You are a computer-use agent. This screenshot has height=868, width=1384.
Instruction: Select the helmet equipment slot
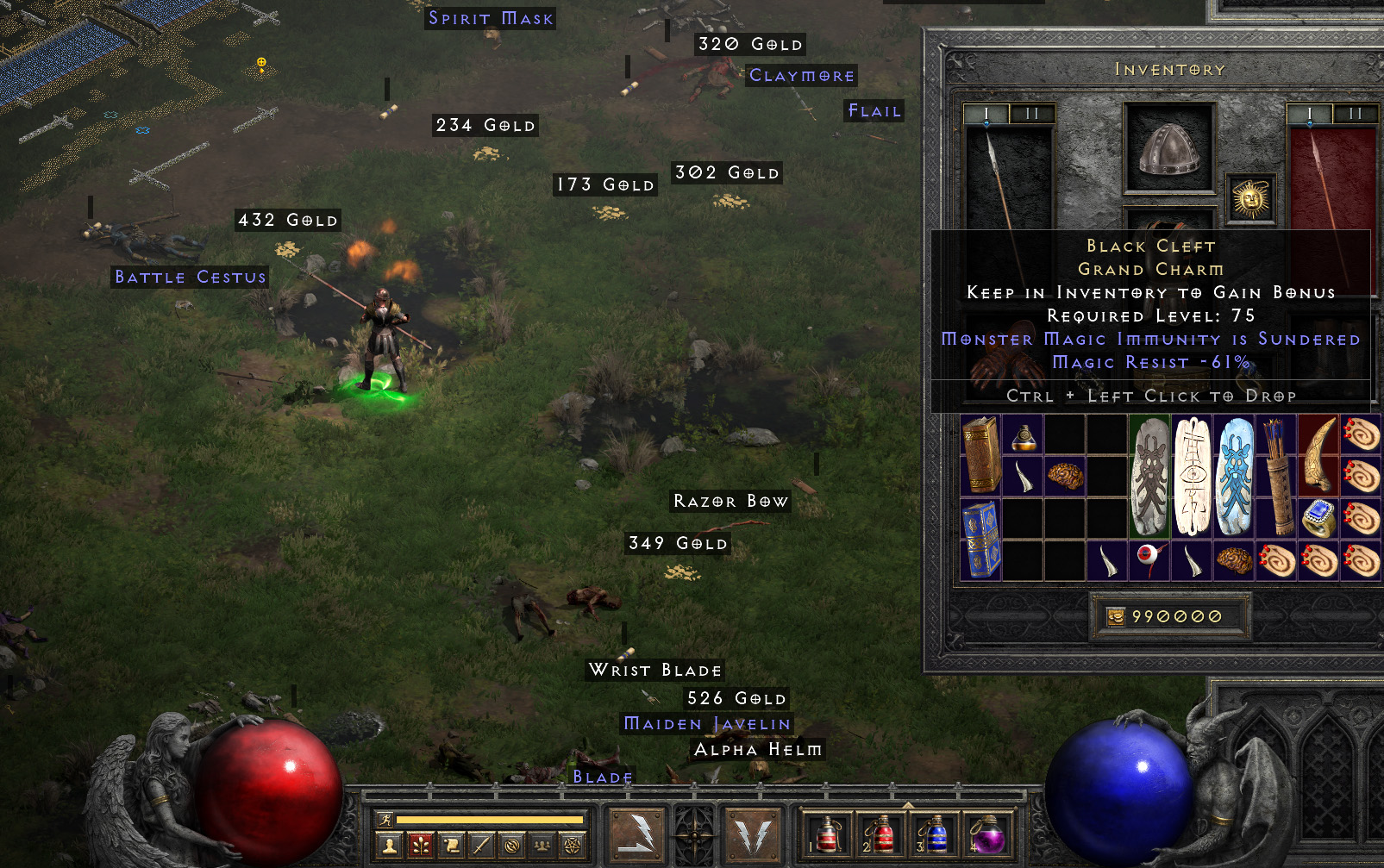pyautogui.click(x=1168, y=147)
